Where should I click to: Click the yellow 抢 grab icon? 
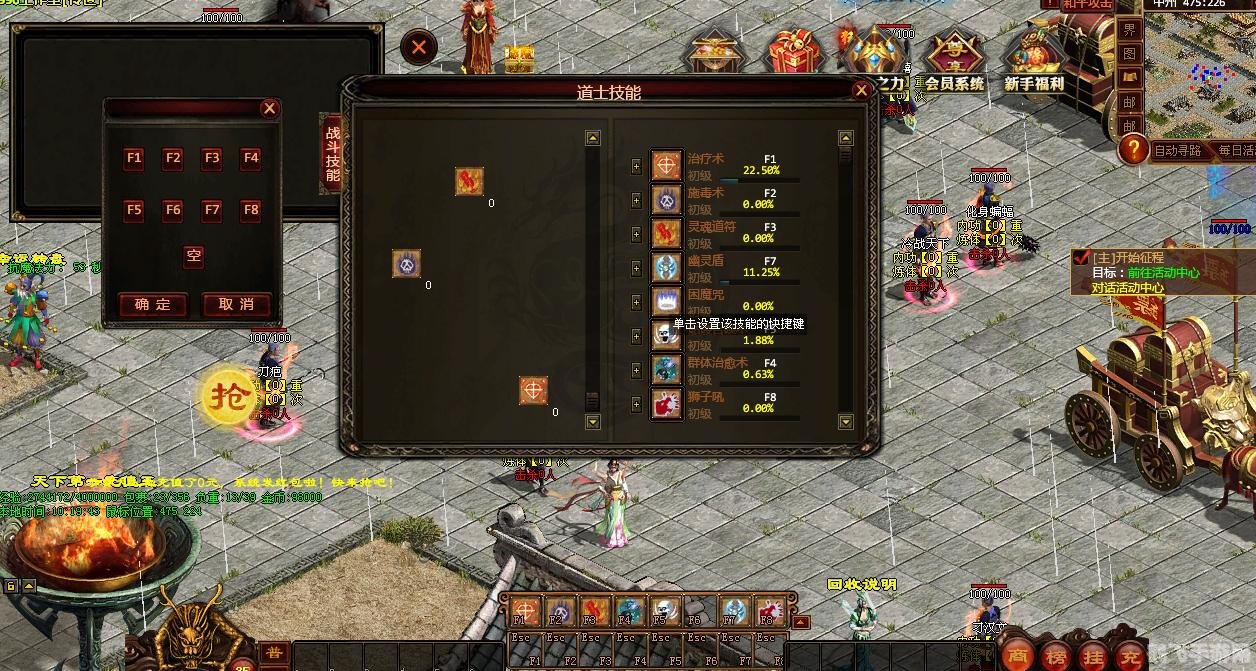pos(230,397)
